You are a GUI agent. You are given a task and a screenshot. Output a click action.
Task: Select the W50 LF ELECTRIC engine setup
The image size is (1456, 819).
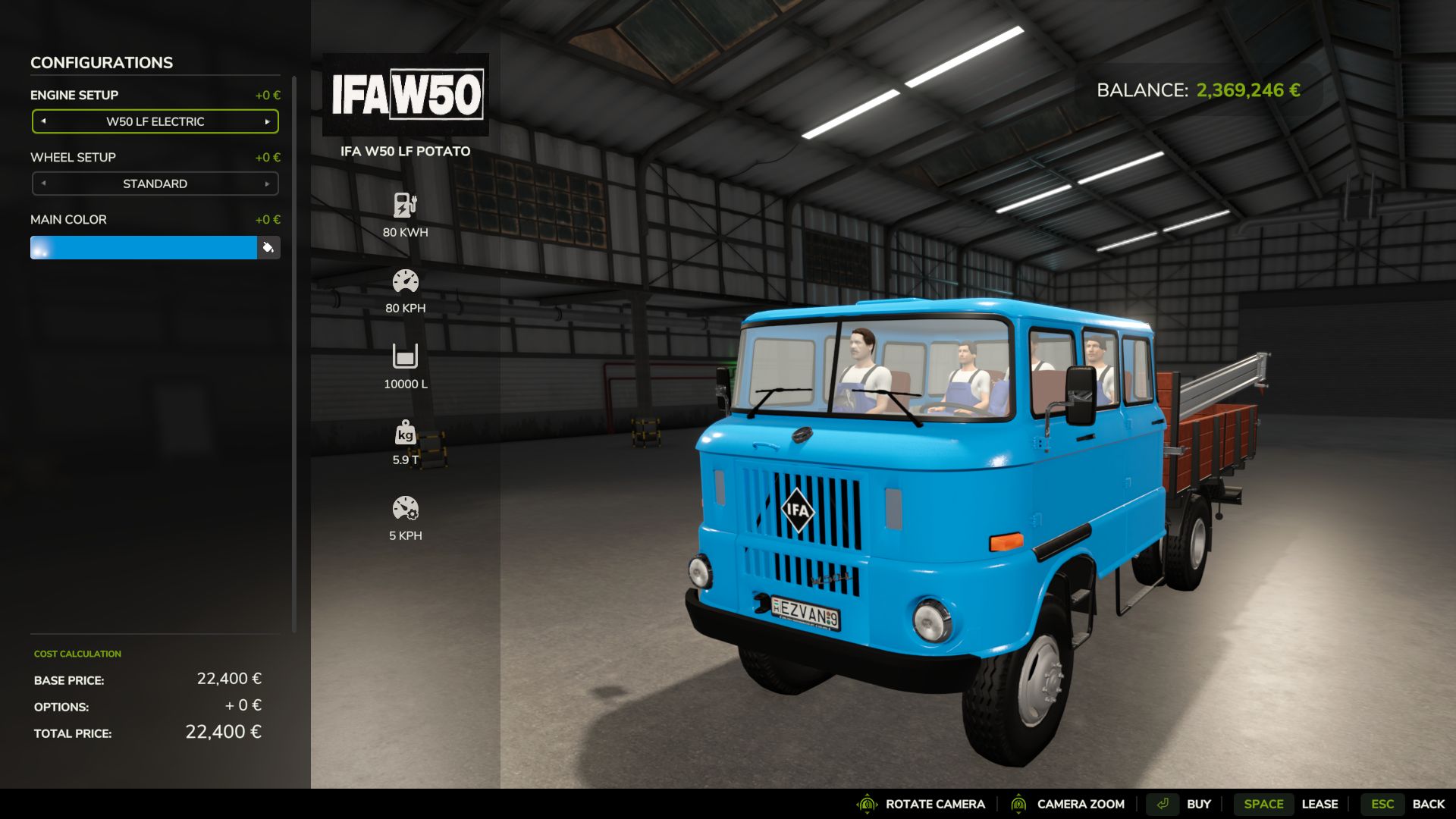[155, 121]
